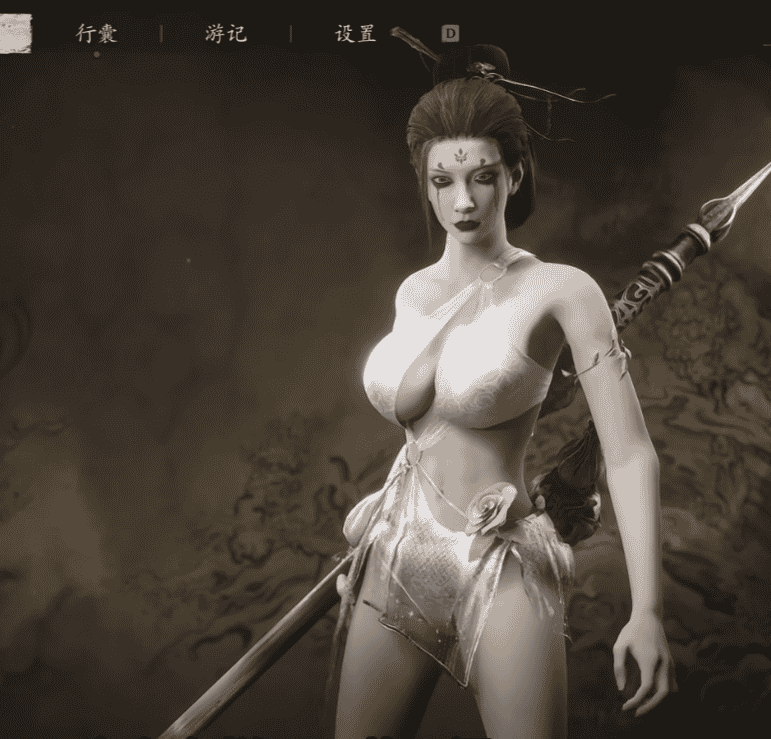This screenshot has width=771, height=739.
Task: Select the 设置 settings tab
Action: coord(355,34)
